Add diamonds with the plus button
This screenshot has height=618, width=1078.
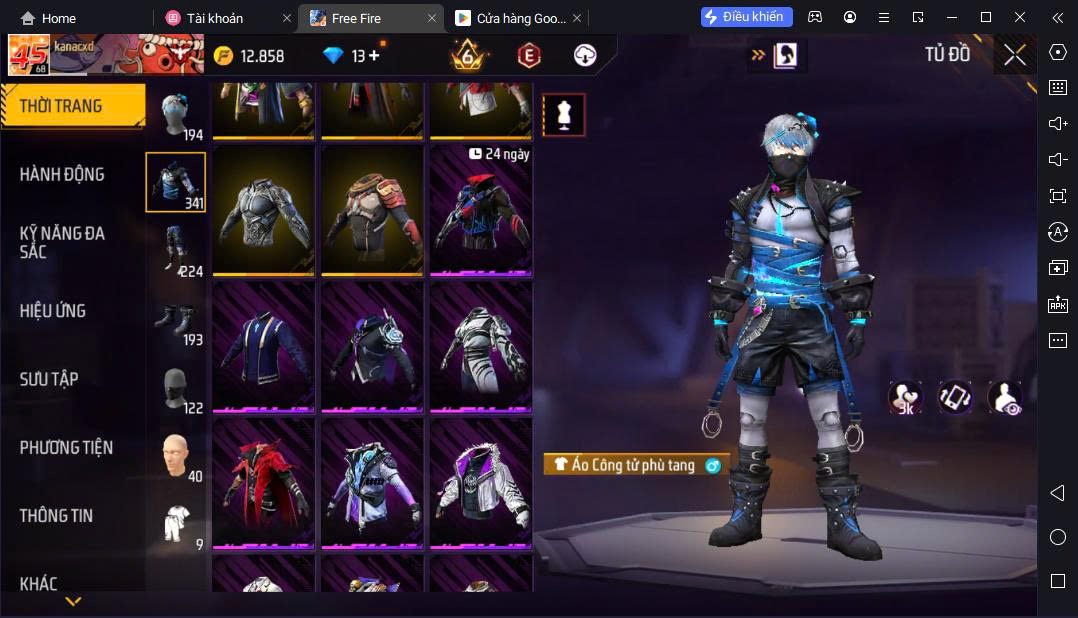coord(374,56)
